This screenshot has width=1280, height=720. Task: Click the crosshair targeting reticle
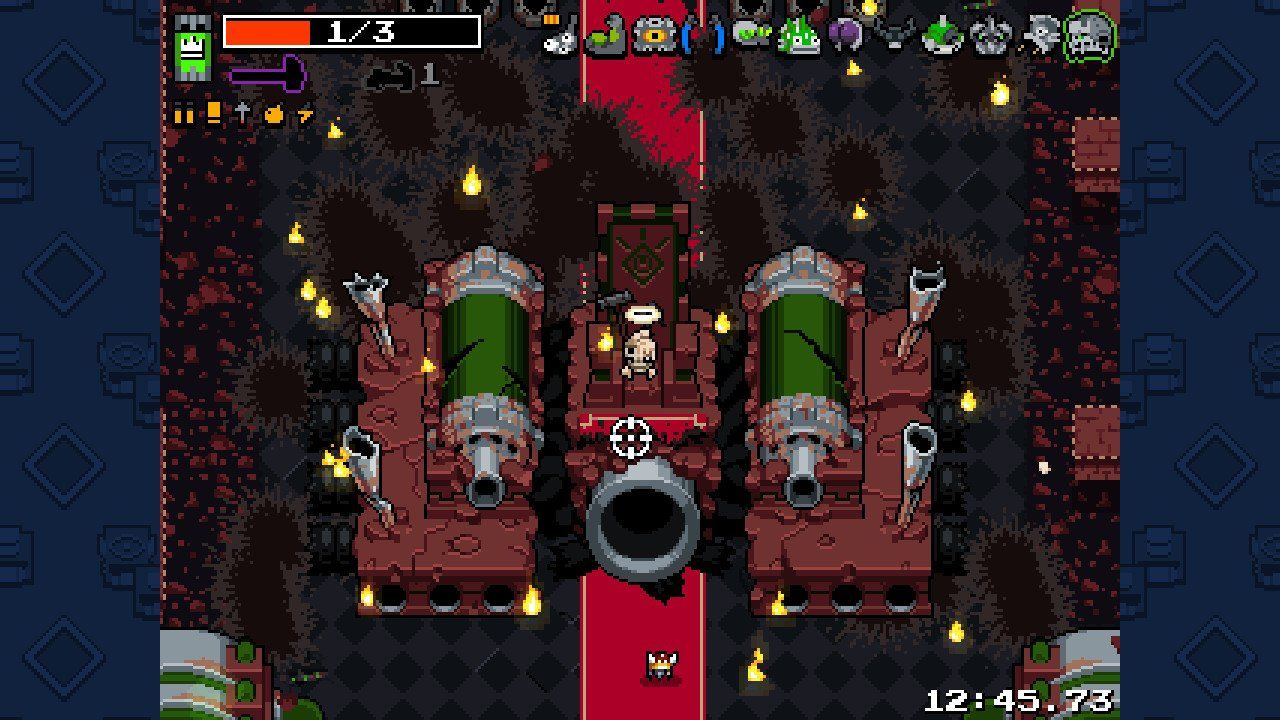(x=630, y=435)
